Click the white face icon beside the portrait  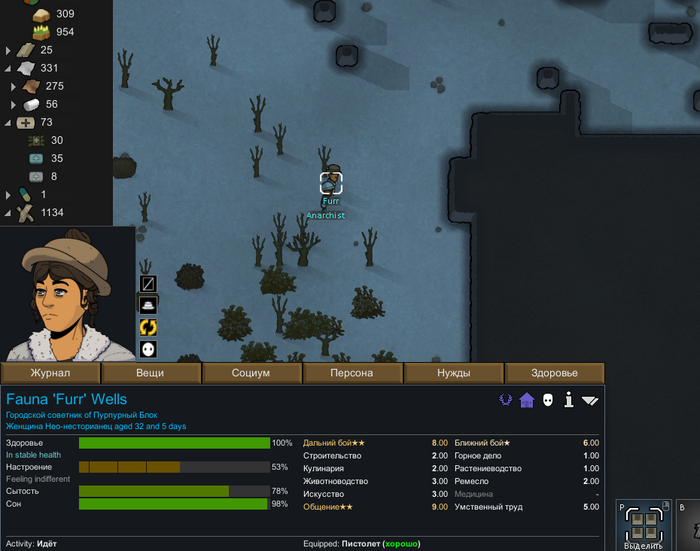click(x=148, y=349)
